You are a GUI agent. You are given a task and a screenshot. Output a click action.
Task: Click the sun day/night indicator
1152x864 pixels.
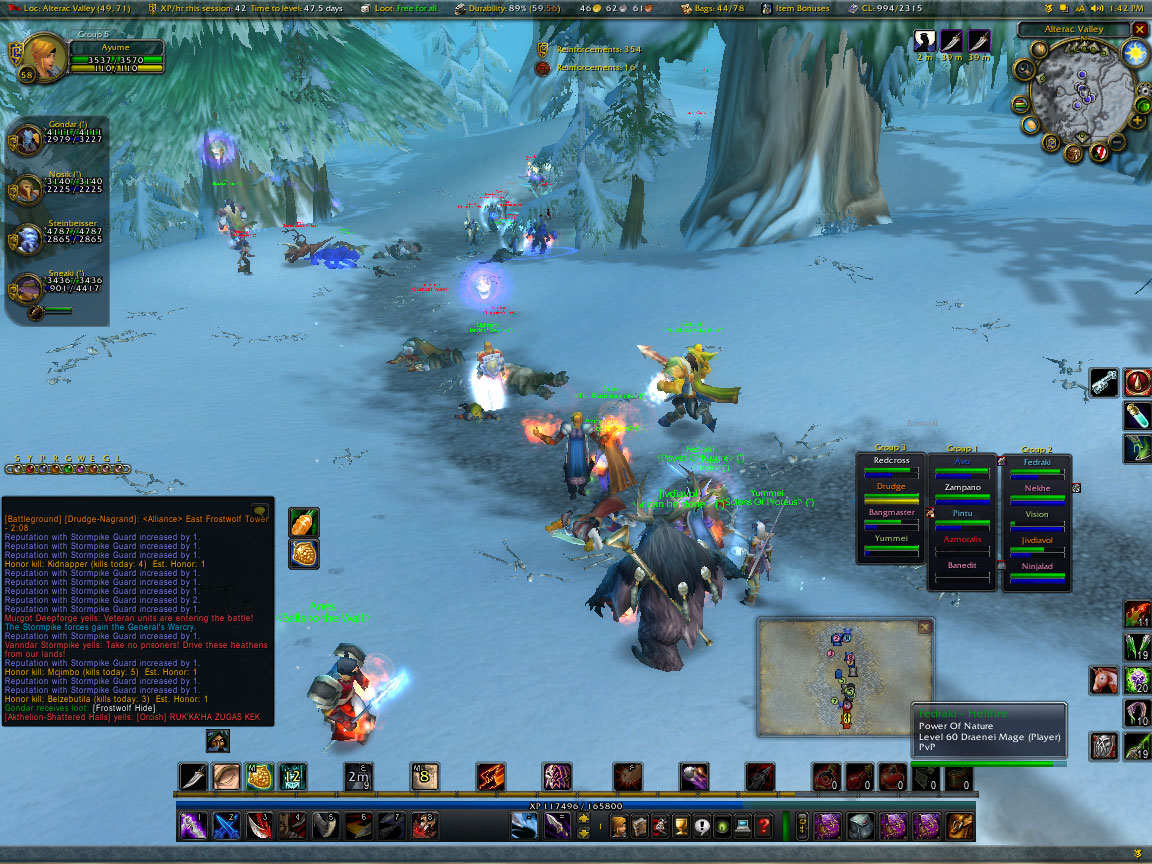coord(1133,53)
